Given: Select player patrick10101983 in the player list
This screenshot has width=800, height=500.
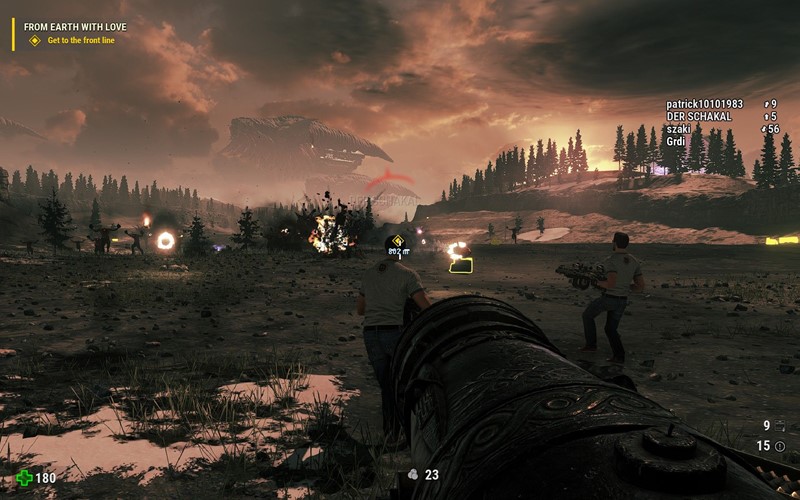Looking at the screenshot, I should pyautogui.click(x=704, y=104).
